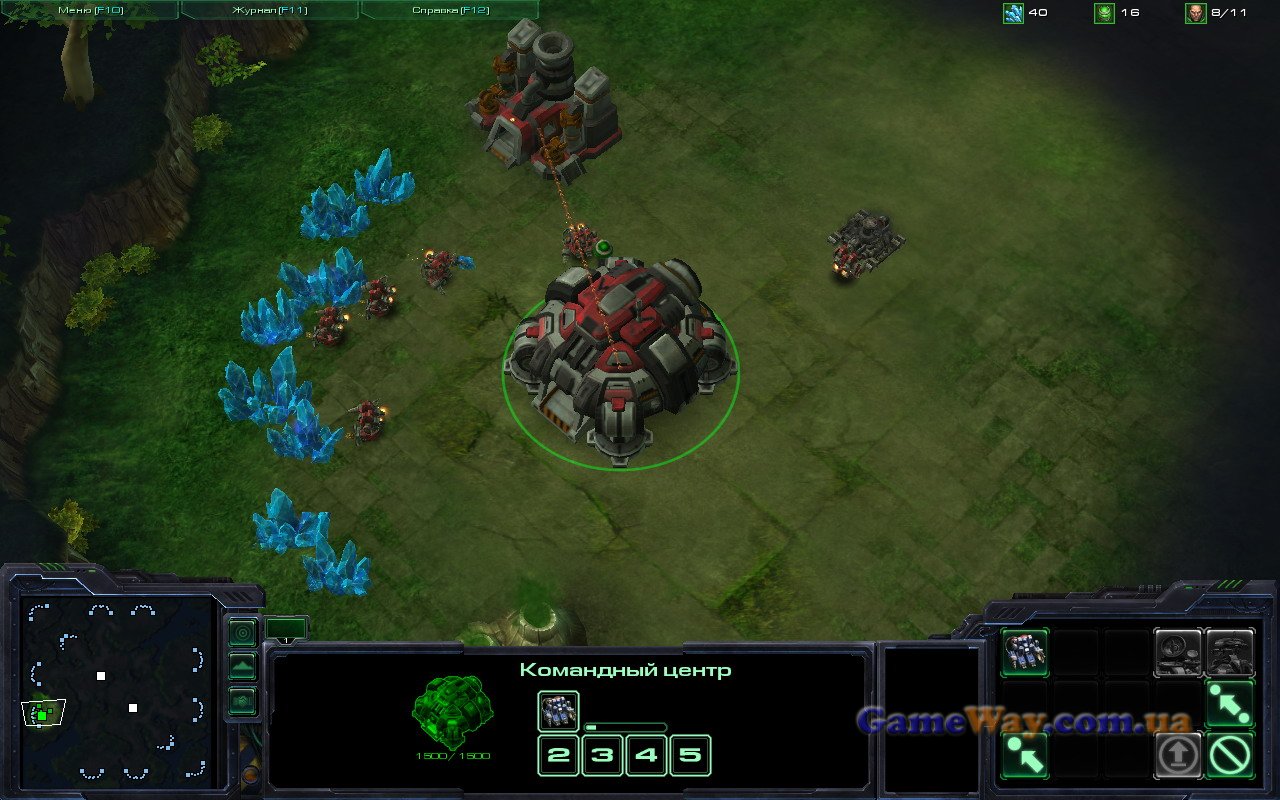Click the green single-dot arrow command button
1280x800 pixels.
click(1025, 755)
